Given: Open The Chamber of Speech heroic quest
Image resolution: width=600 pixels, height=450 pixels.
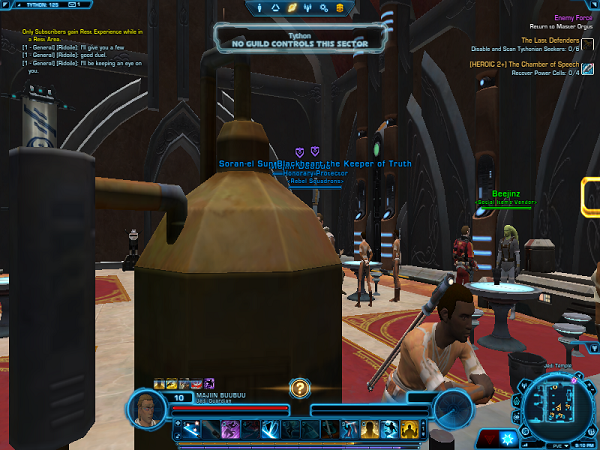Looking at the screenshot, I should [x=525, y=63].
